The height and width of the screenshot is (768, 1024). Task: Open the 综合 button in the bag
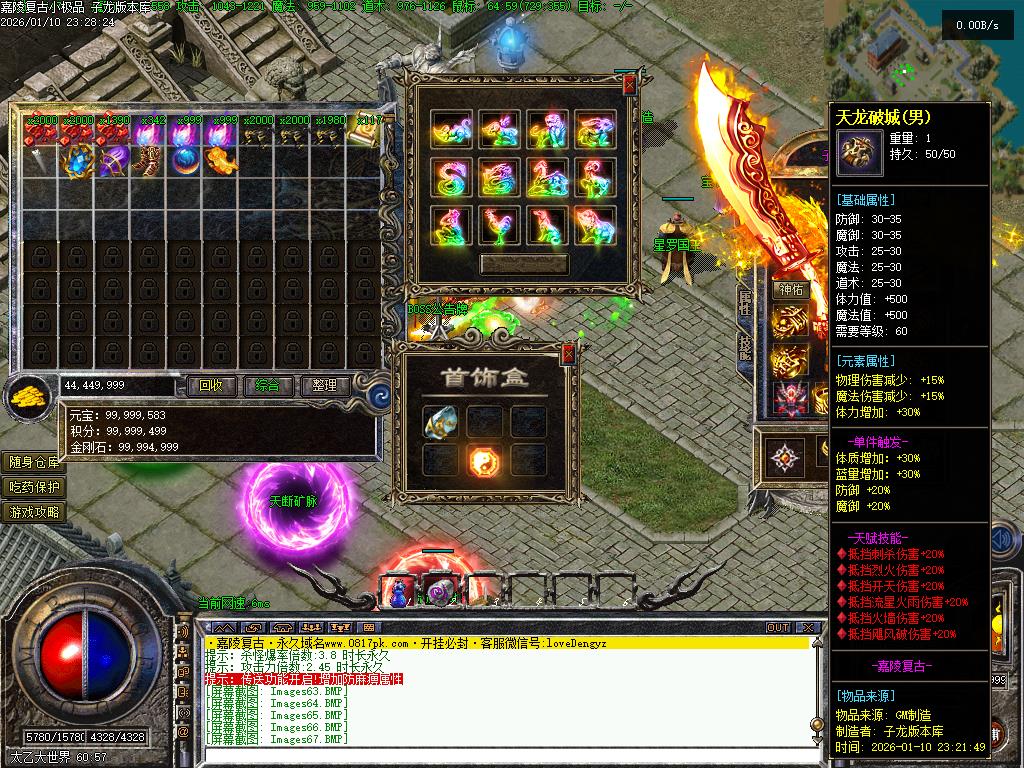(x=267, y=385)
